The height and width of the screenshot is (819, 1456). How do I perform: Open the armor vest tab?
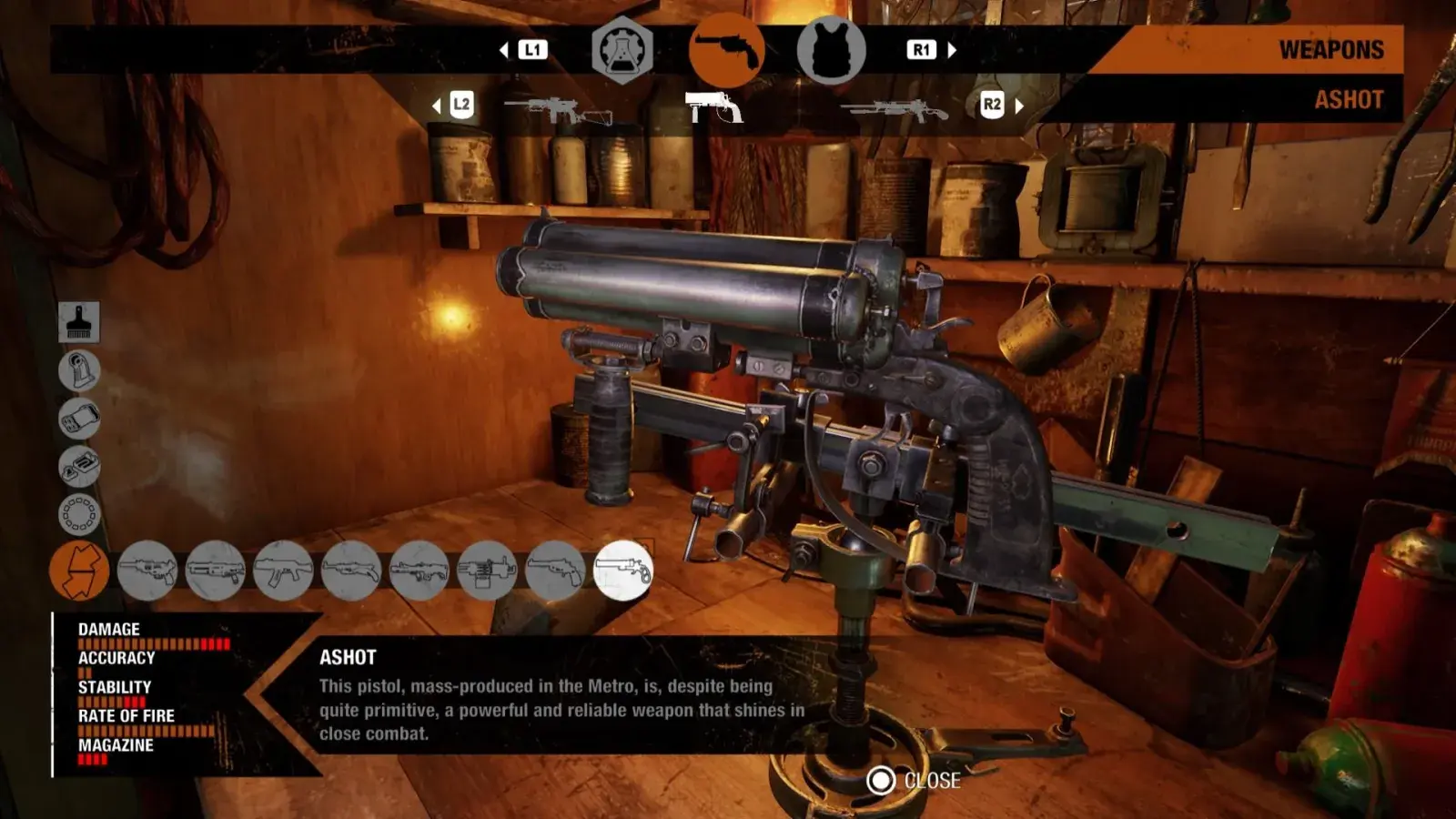click(831, 51)
